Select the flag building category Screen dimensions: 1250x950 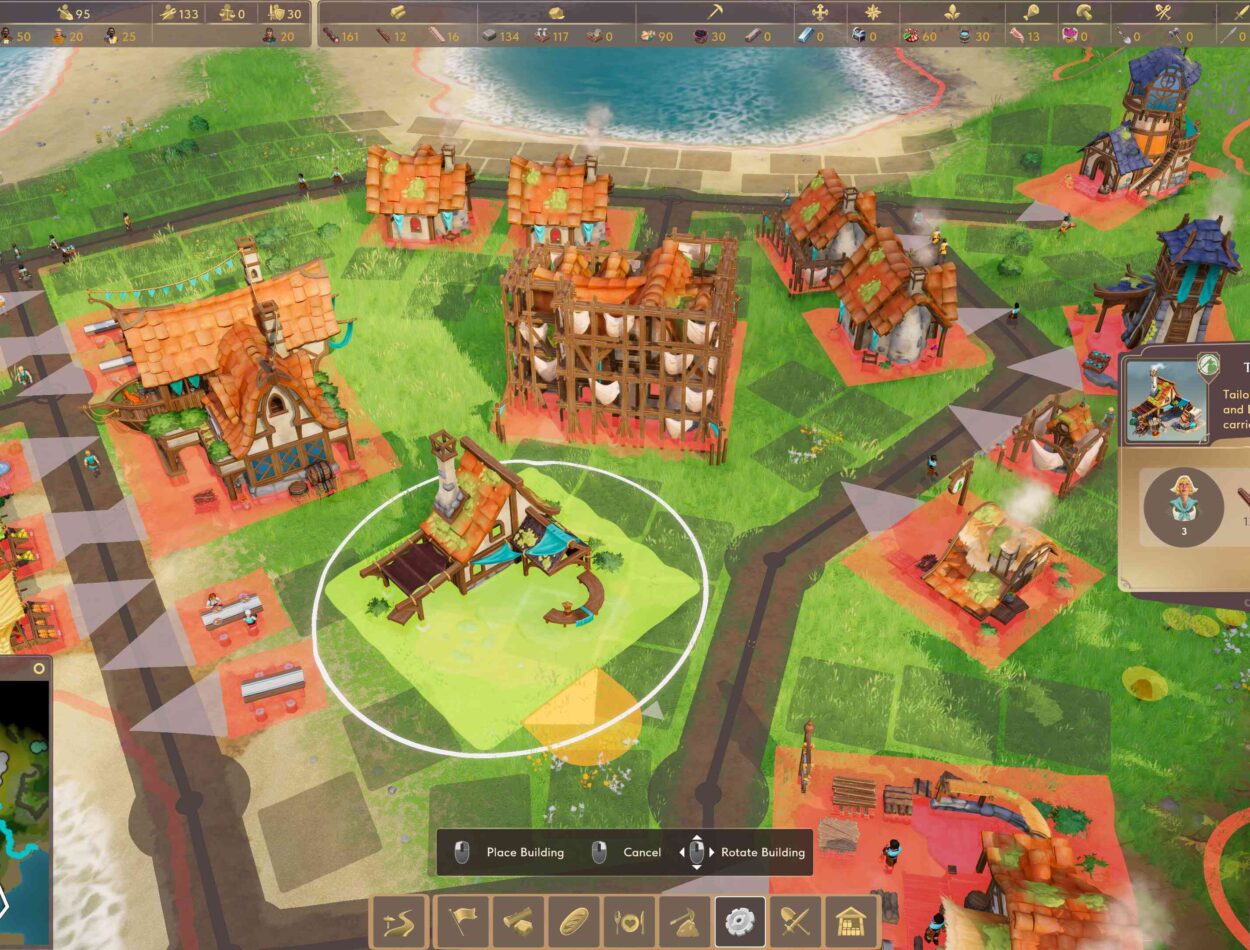463,921
